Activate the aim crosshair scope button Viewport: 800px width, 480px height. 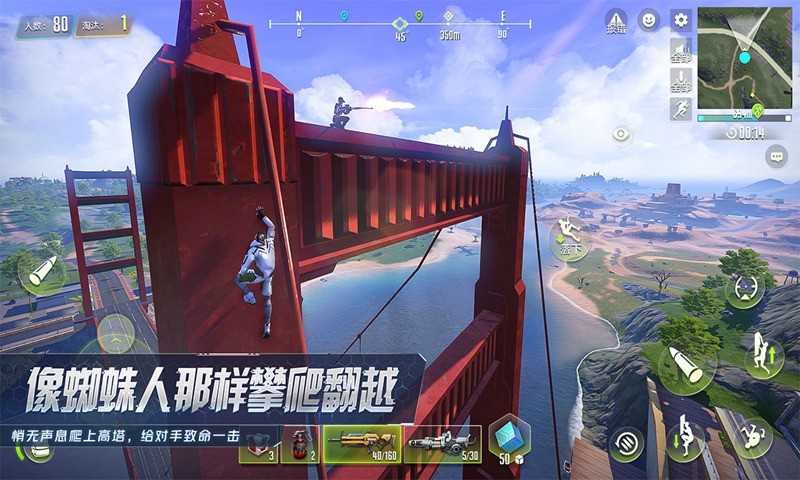[x=745, y=287]
